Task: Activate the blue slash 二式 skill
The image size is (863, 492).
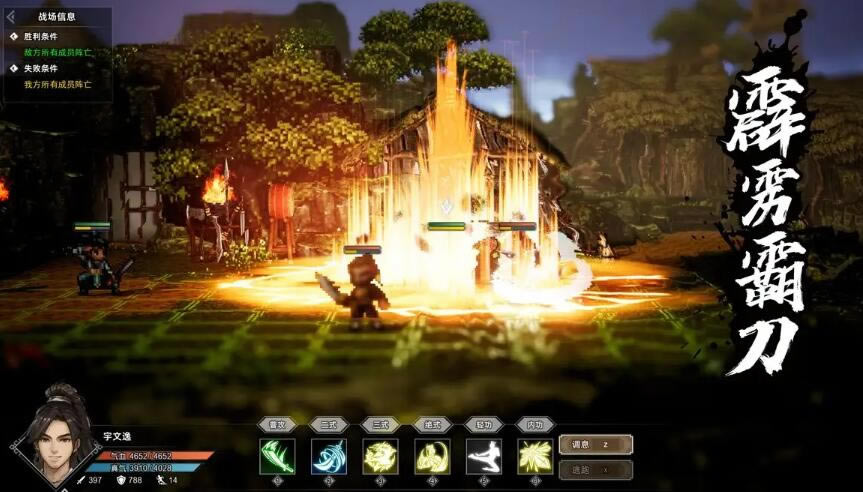Action: tap(328, 456)
